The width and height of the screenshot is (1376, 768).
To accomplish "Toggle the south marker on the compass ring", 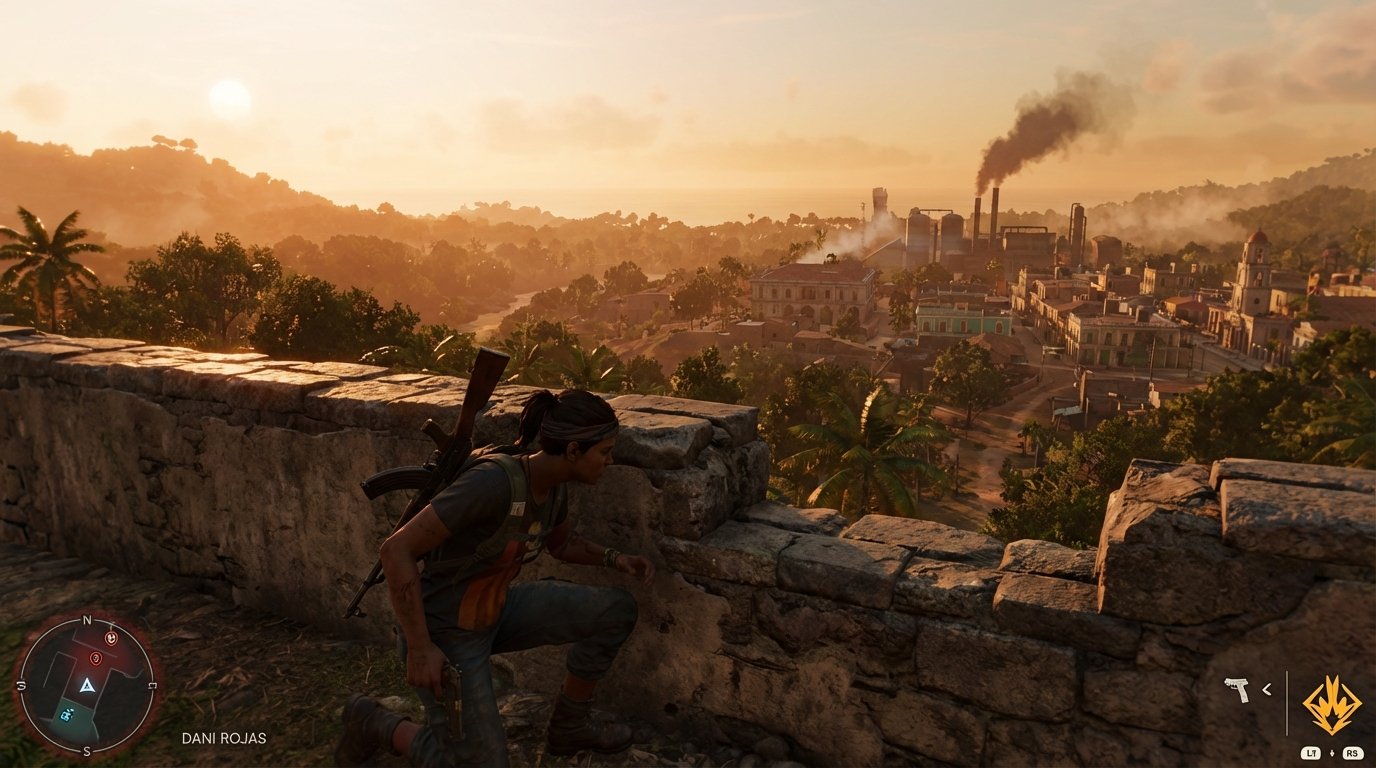I will pos(85,750).
